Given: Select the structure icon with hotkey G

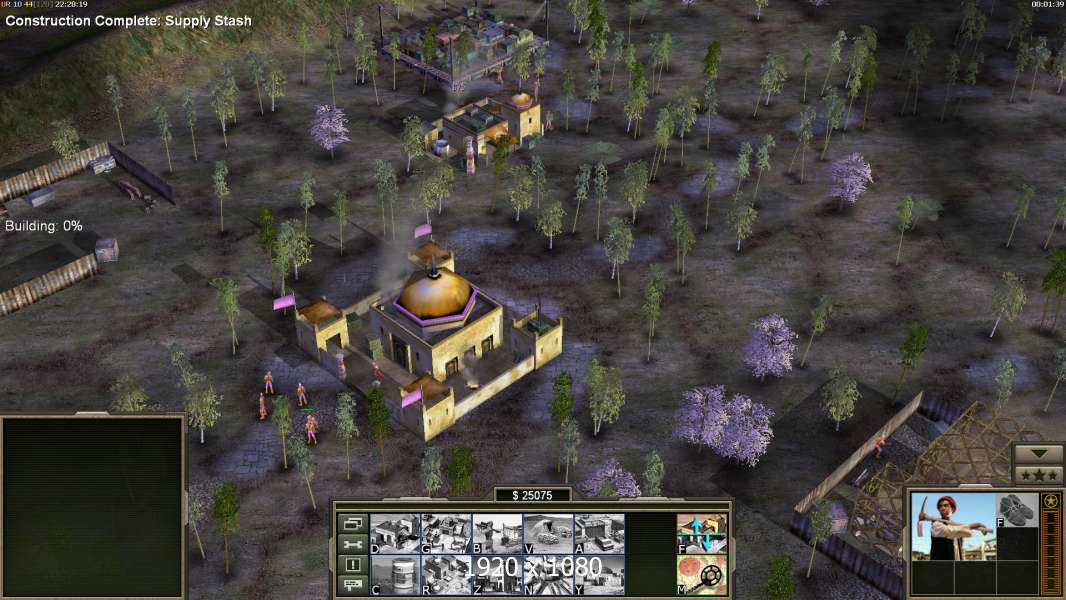Looking at the screenshot, I should (x=446, y=534).
